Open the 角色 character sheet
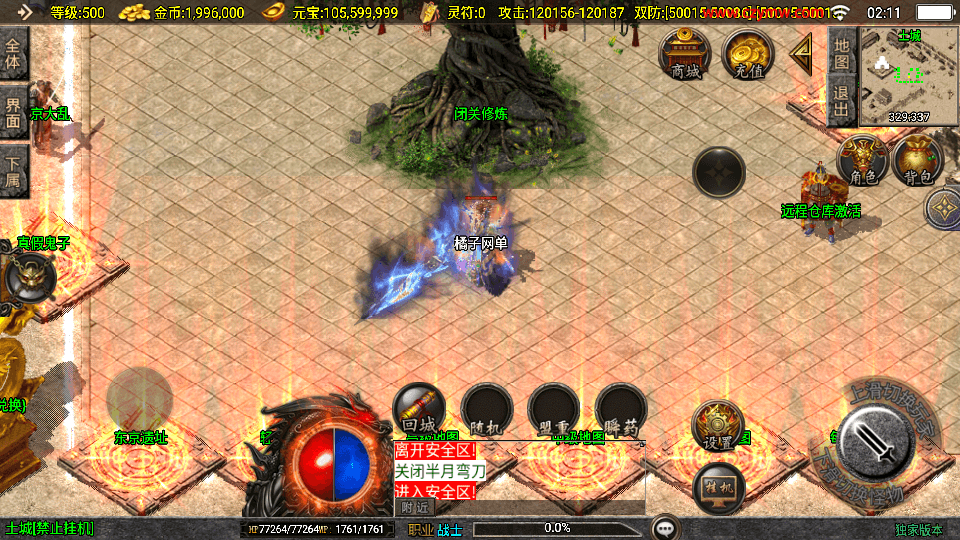This screenshot has width=960, height=540. coord(863,161)
